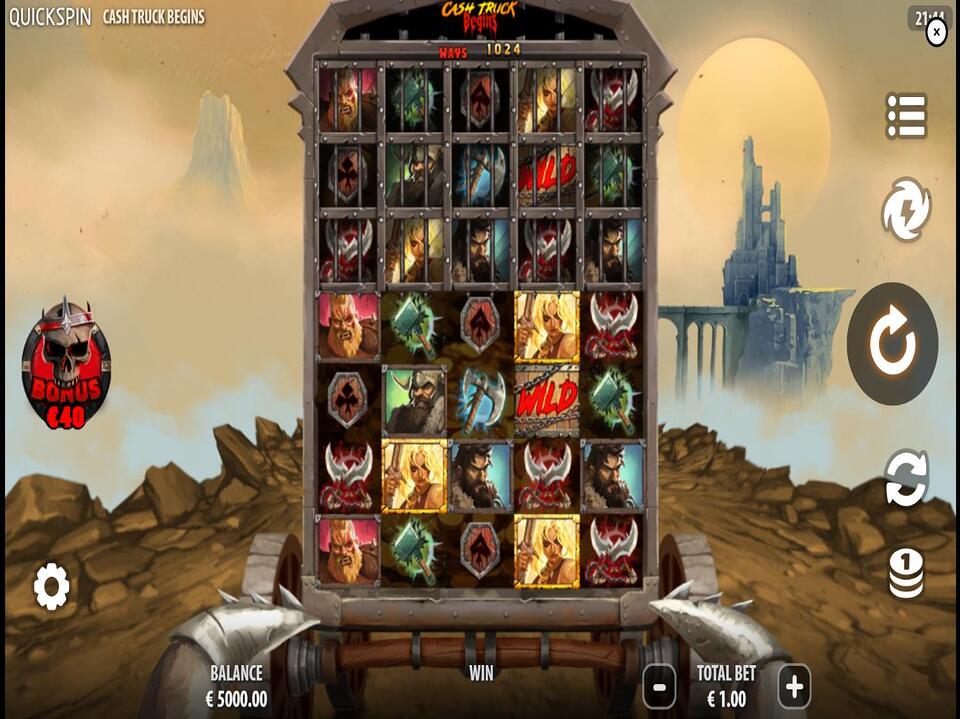Open the autoplay spin options

point(906,478)
